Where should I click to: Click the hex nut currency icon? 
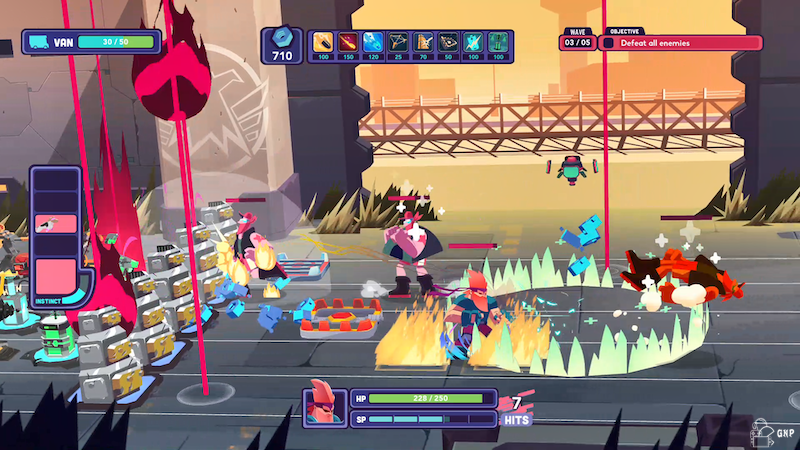[281, 37]
